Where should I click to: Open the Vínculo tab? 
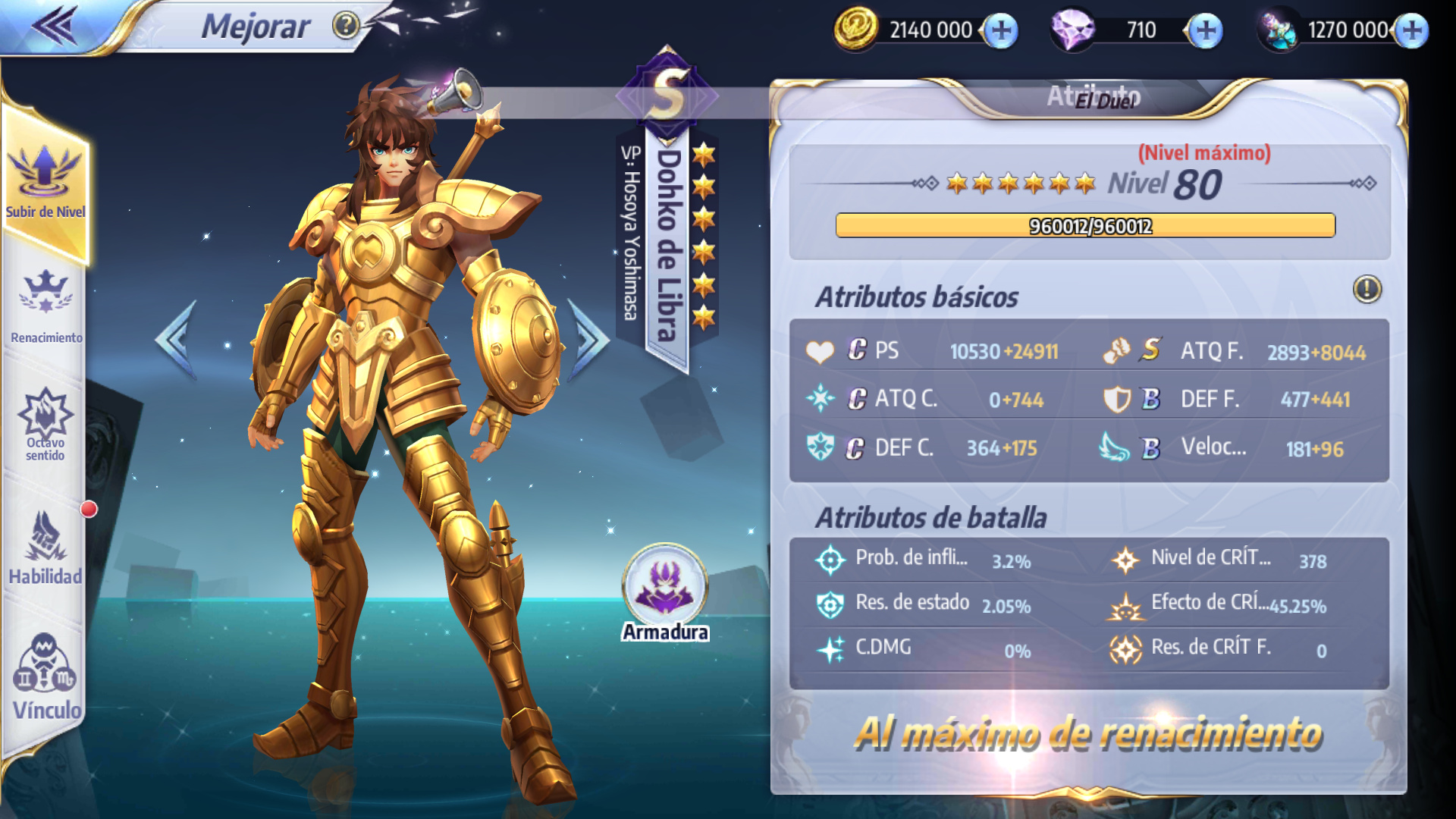click(x=45, y=676)
